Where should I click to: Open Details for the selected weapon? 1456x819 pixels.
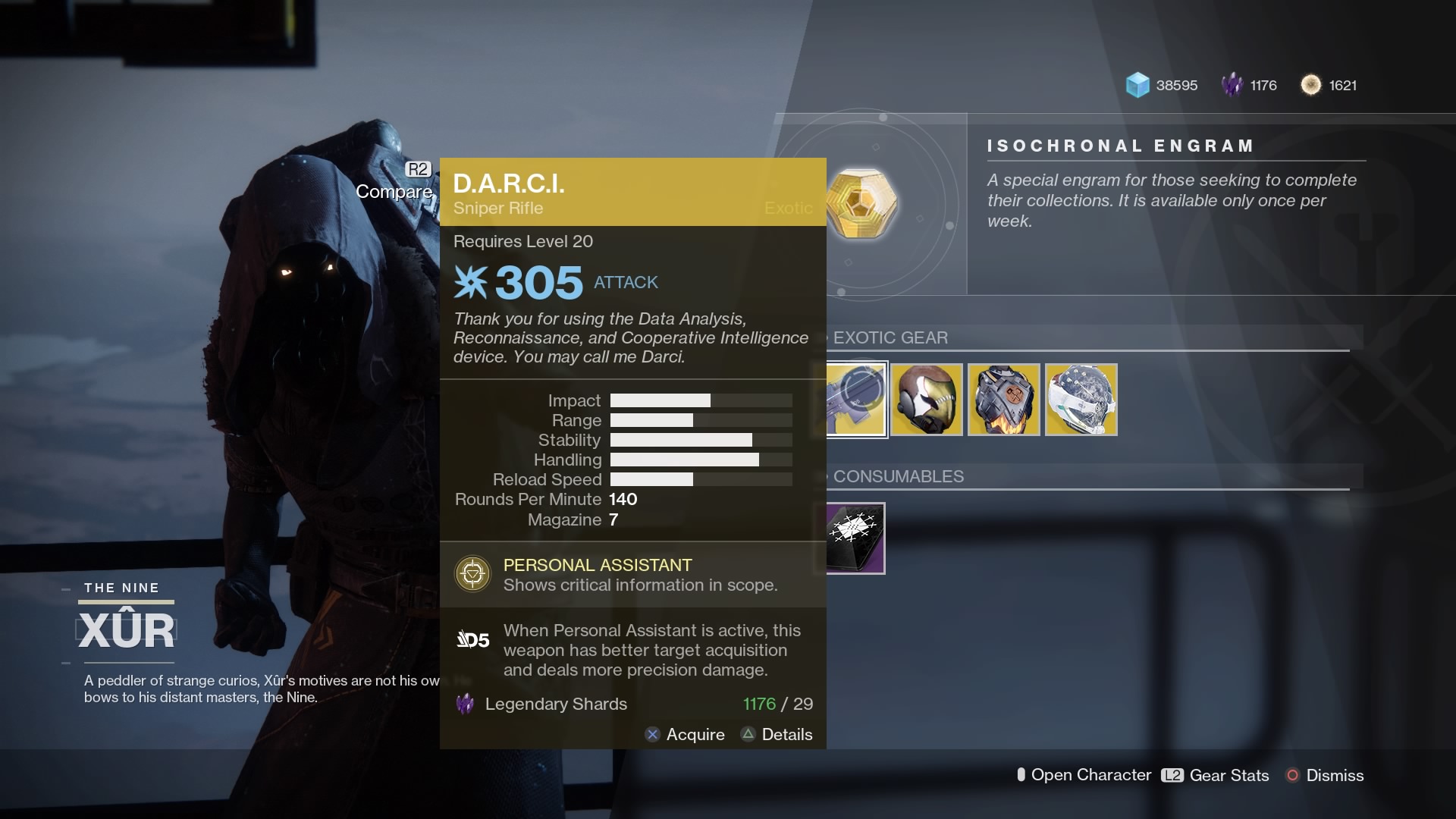click(776, 734)
